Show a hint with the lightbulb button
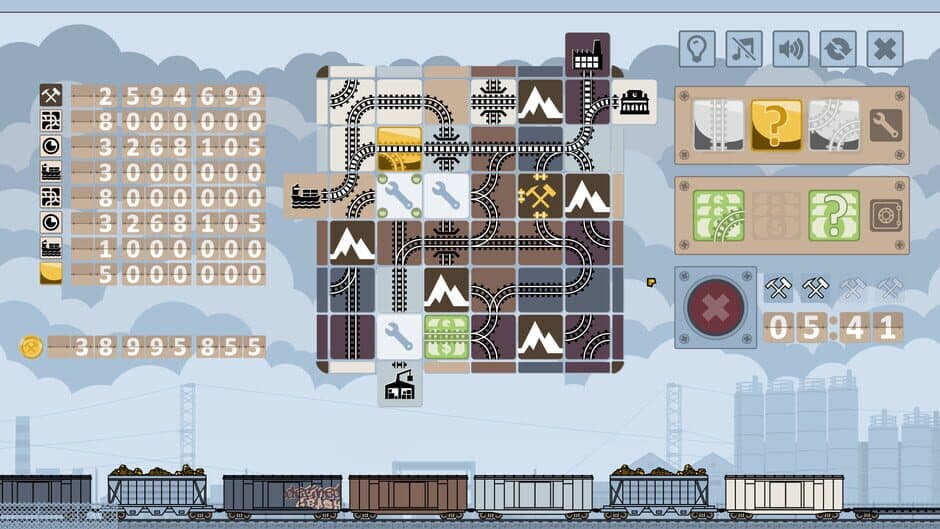Image resolution: width=940 pixels, height=529 pixels. click(697, 48)
